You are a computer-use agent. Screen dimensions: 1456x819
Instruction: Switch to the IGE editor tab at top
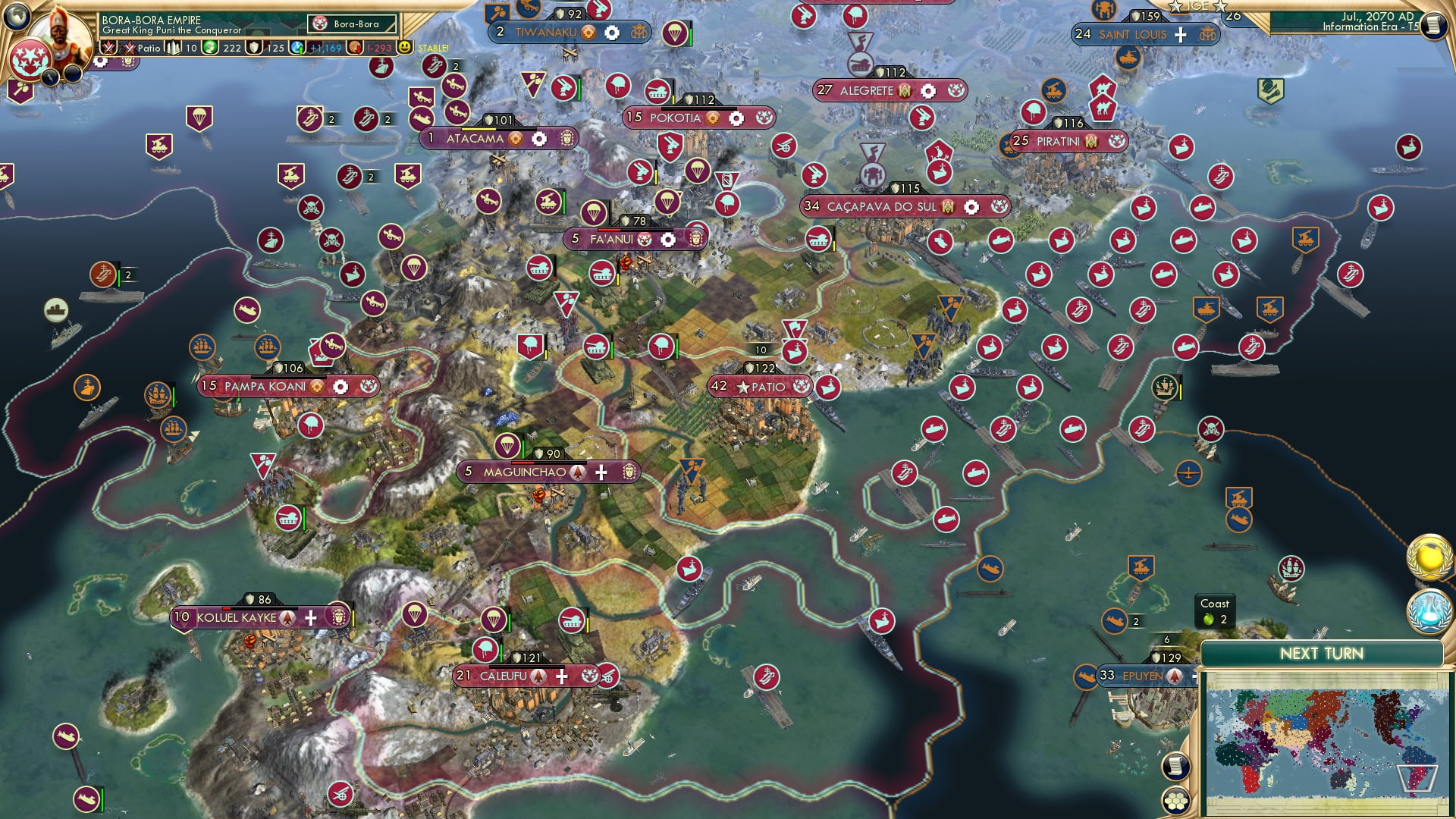tap(1197, 6)
